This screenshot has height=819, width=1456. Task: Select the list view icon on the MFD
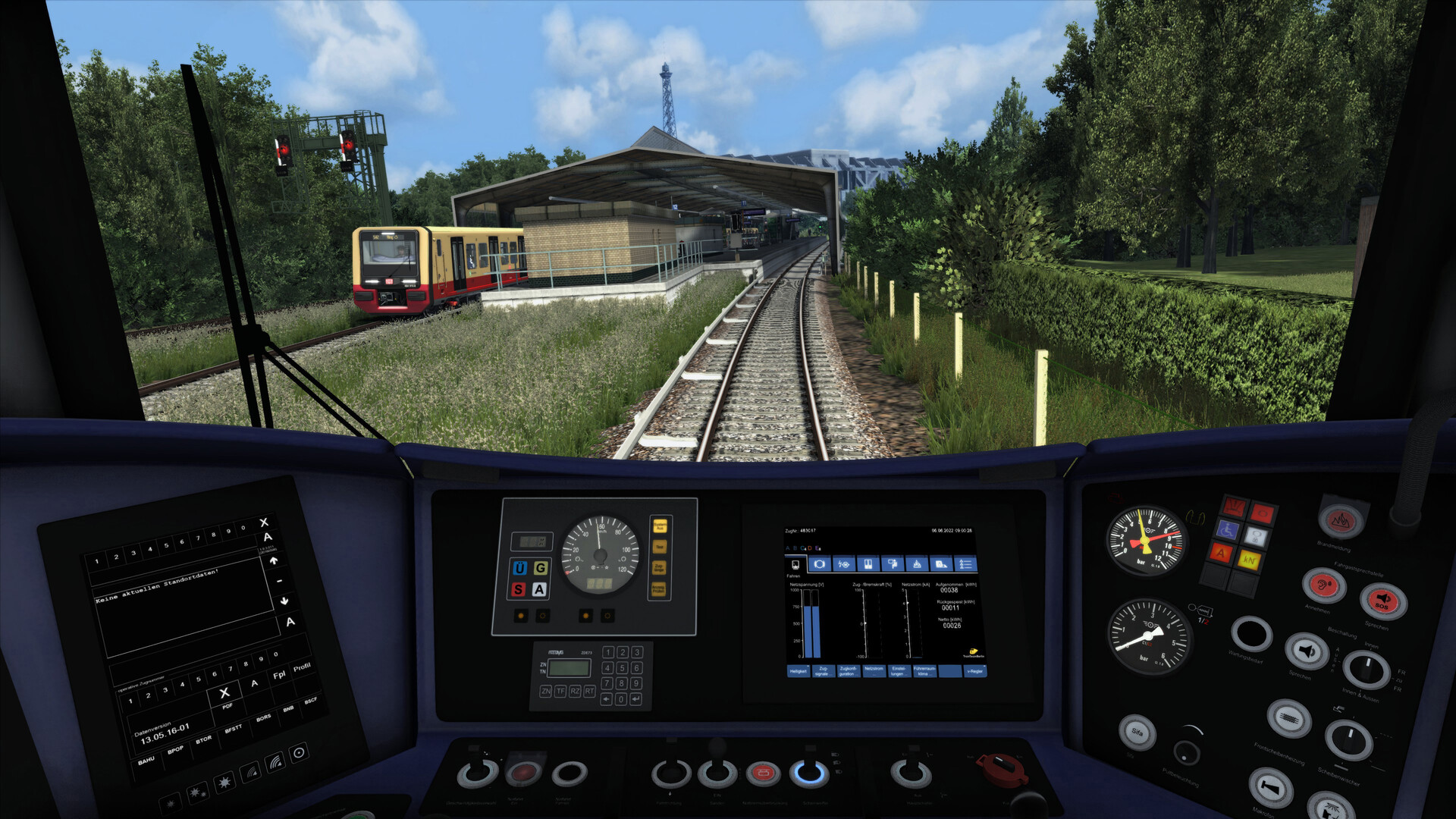(966, 564)
